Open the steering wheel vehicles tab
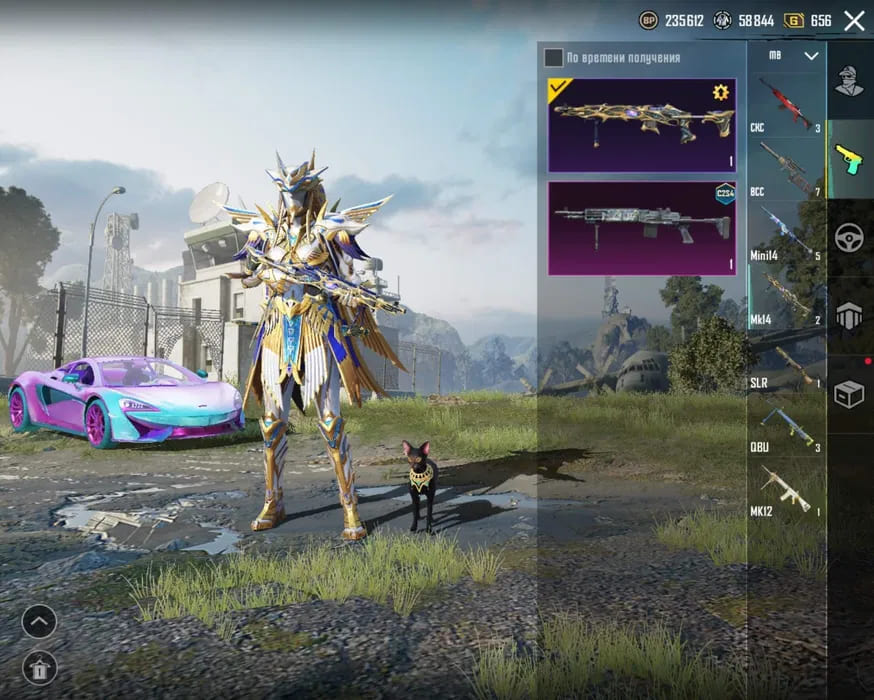This screenshot has width=874, height=700. pyautogui.click(x=849, y=237)
